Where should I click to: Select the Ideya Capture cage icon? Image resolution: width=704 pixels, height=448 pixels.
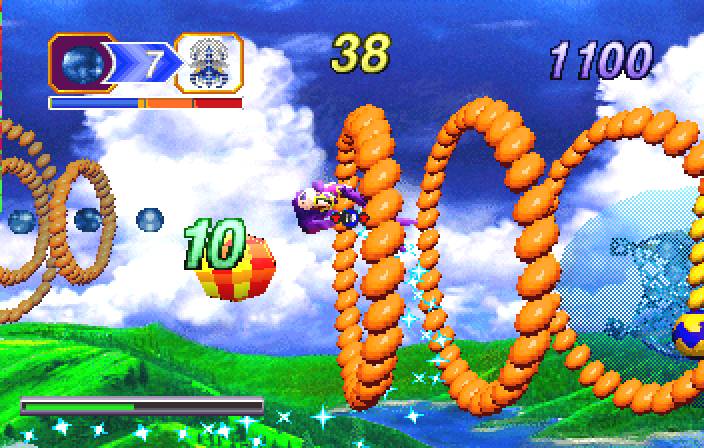(x=209, y=64)
